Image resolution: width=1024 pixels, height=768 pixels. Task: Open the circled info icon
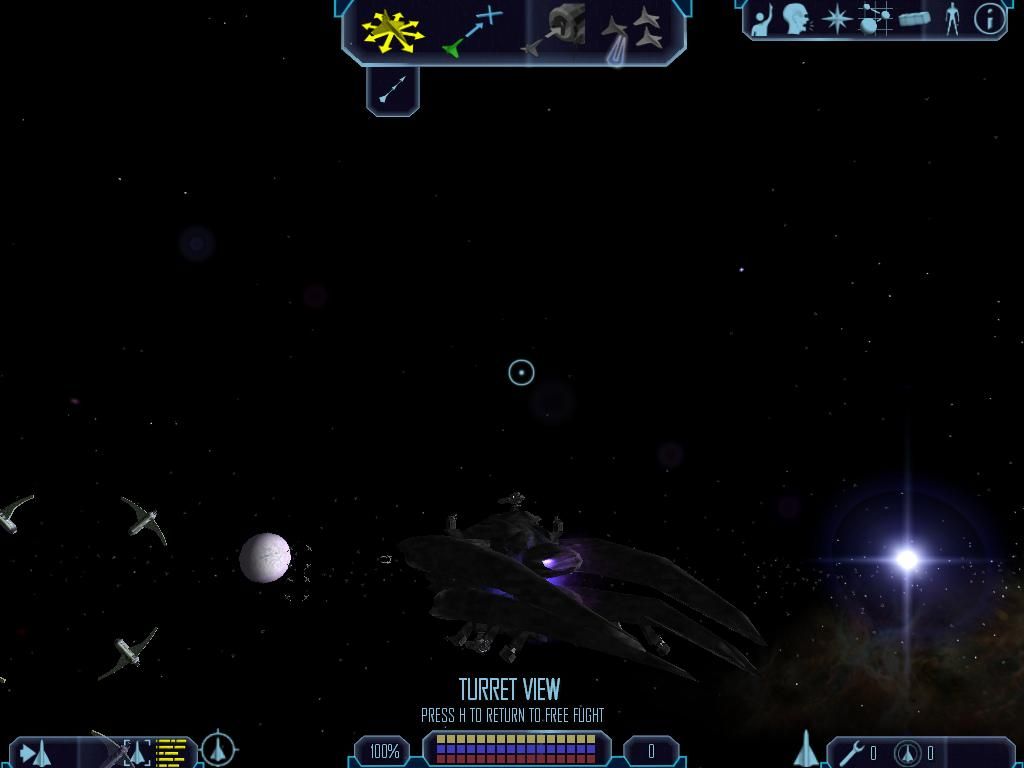[989, 19]
